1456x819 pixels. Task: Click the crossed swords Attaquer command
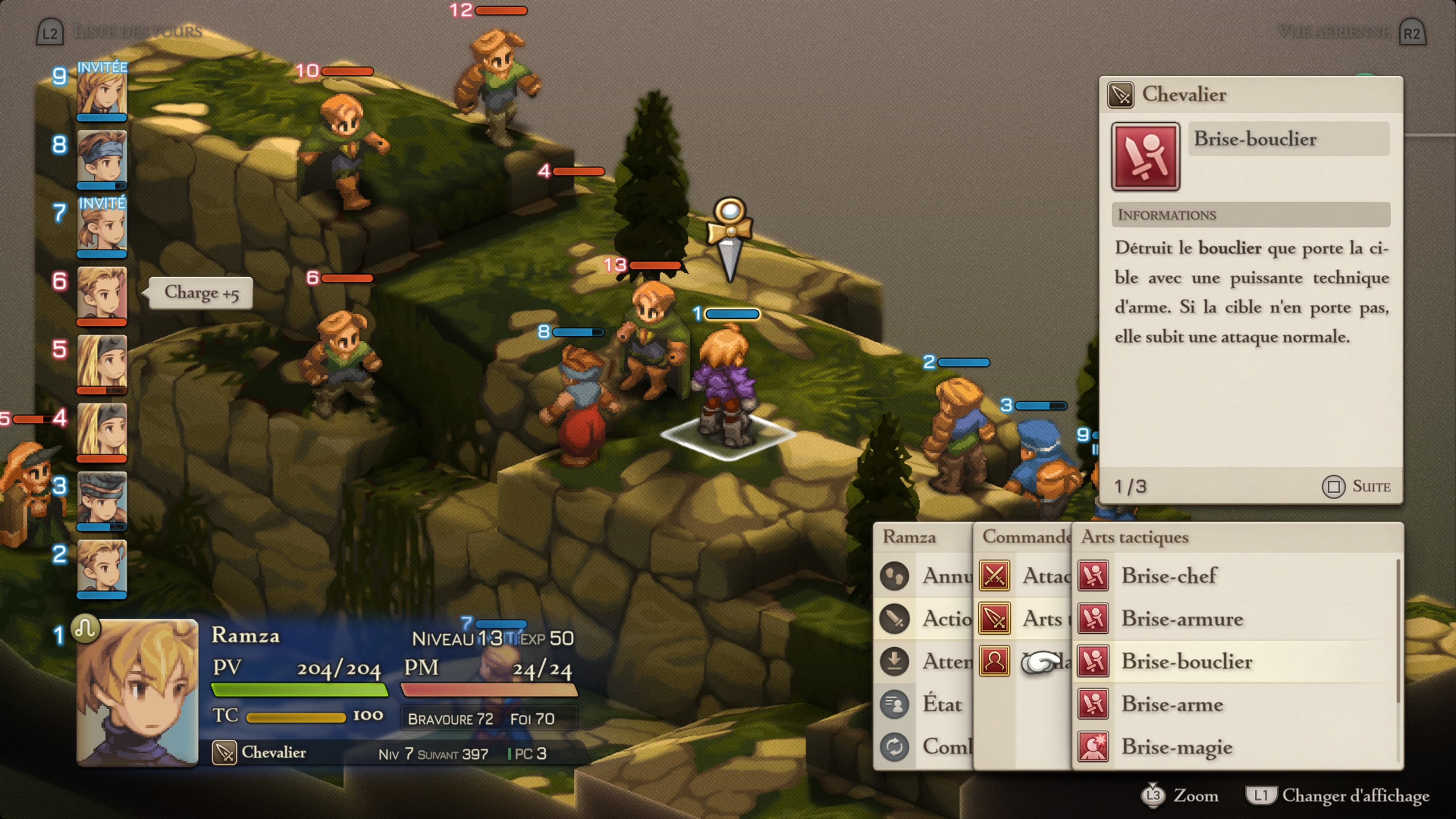(x=1023, y=576)
